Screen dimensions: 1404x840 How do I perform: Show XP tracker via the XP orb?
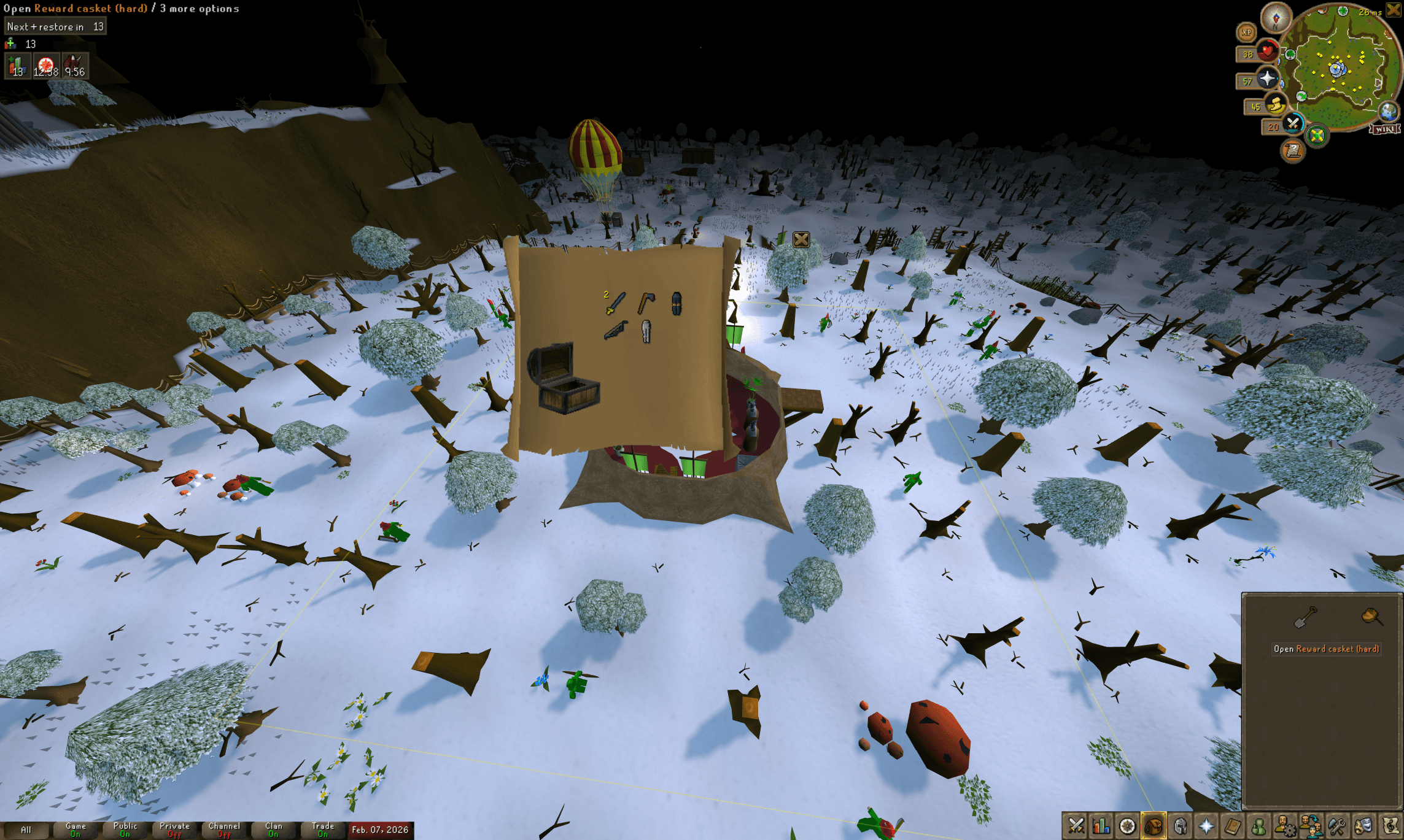pos(1247,32)
